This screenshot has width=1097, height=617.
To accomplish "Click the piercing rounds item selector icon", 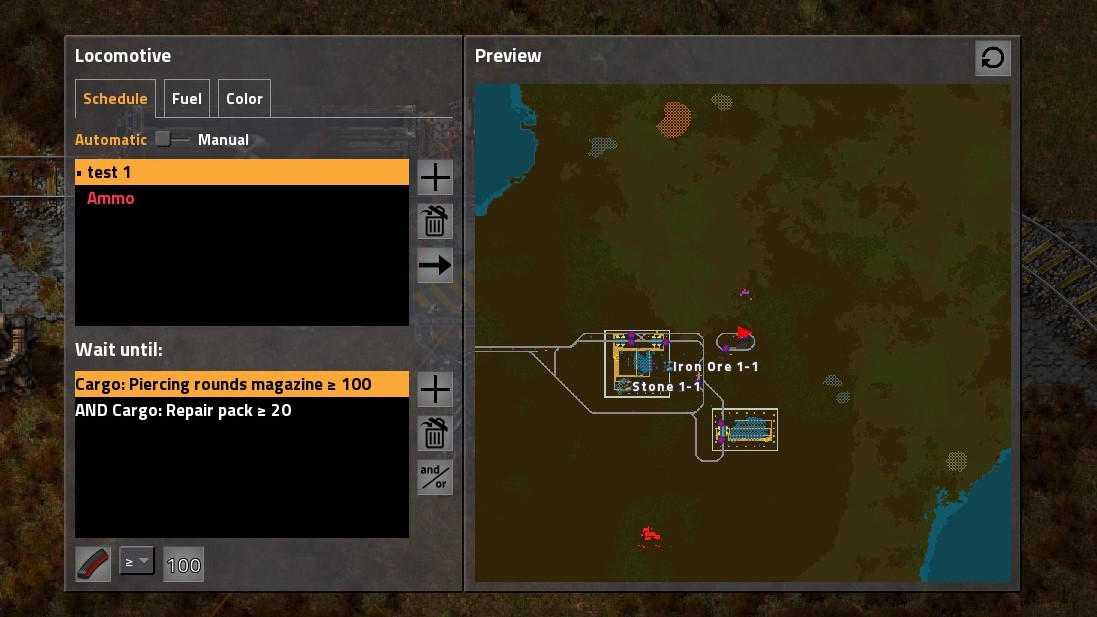I will [x=93, y=564].
